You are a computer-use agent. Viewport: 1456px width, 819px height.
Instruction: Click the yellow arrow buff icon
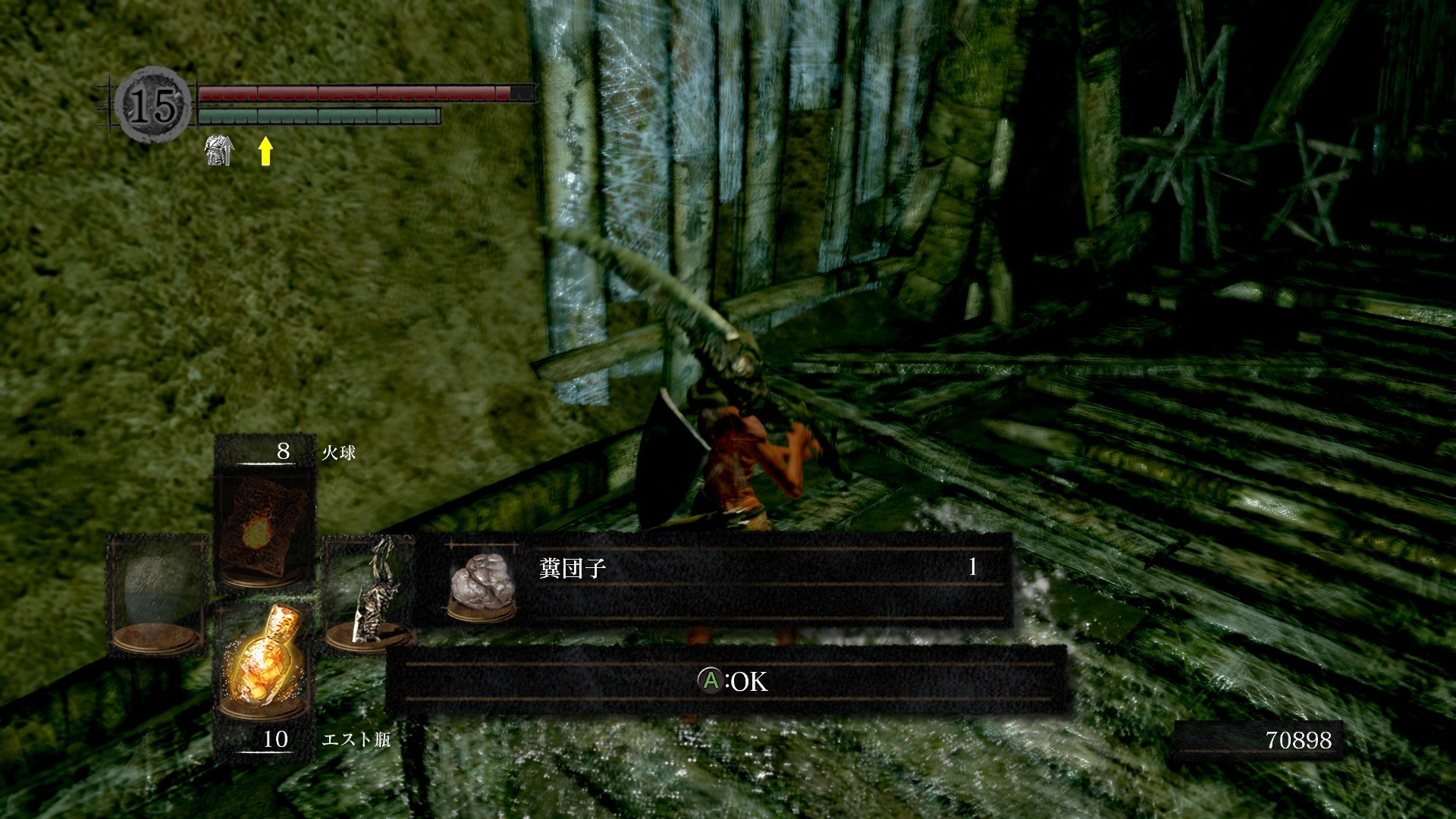coord(265,151)
